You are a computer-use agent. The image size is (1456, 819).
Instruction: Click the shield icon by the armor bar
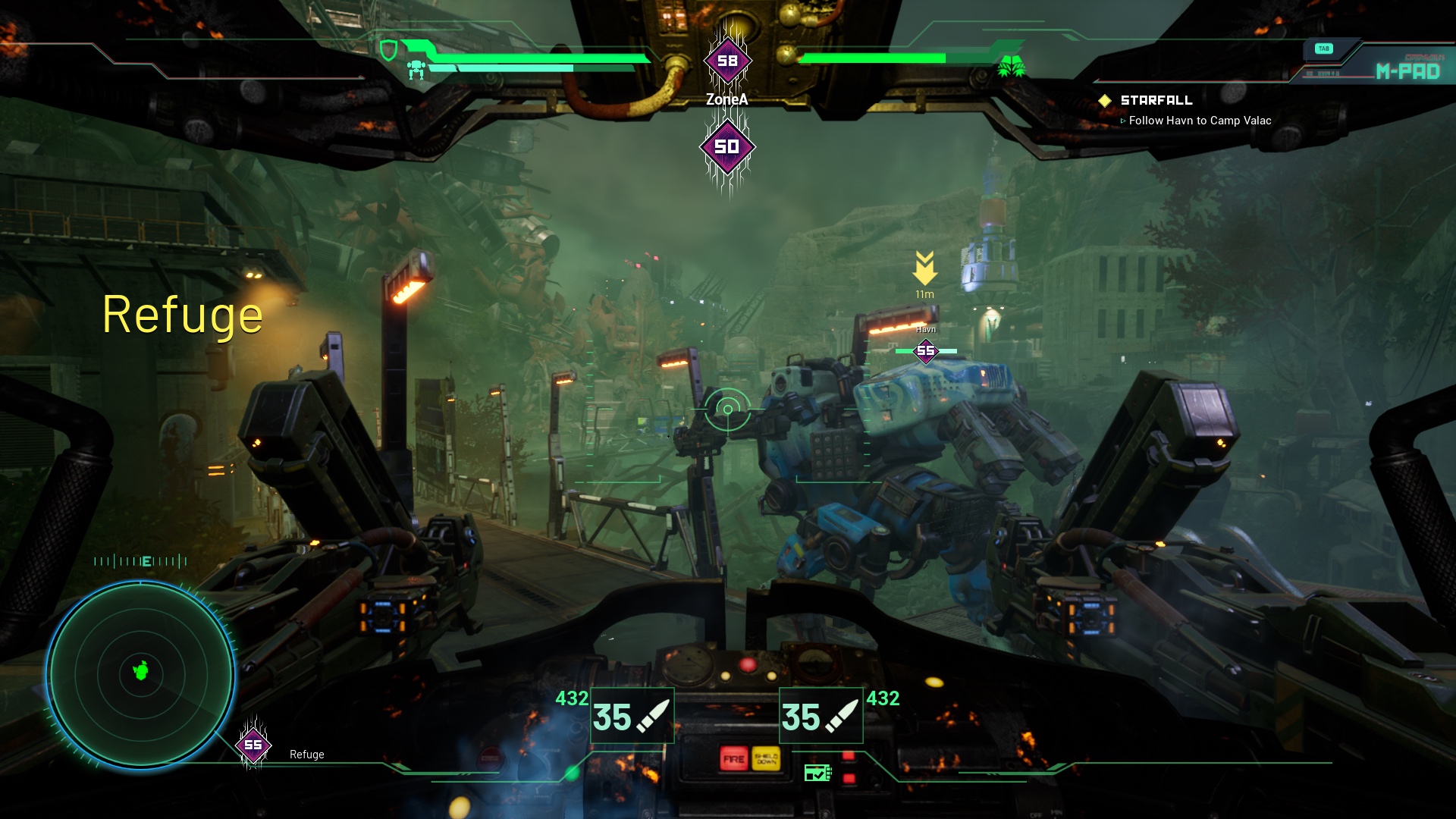tap(388, 51)
